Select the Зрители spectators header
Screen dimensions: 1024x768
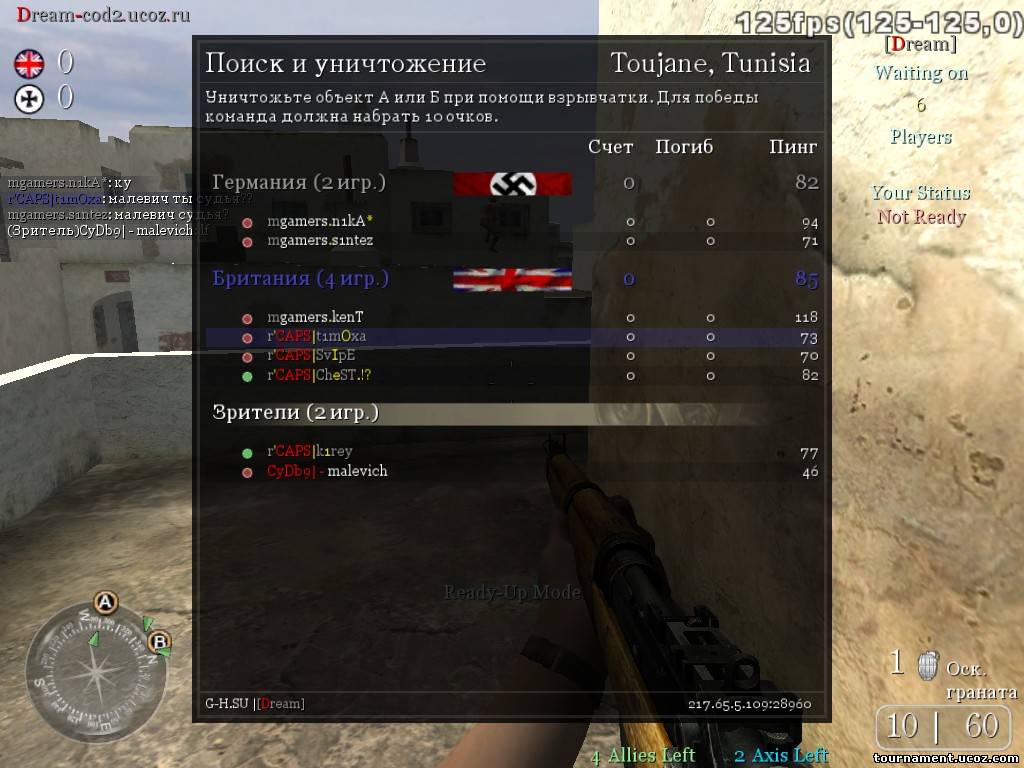295,413
